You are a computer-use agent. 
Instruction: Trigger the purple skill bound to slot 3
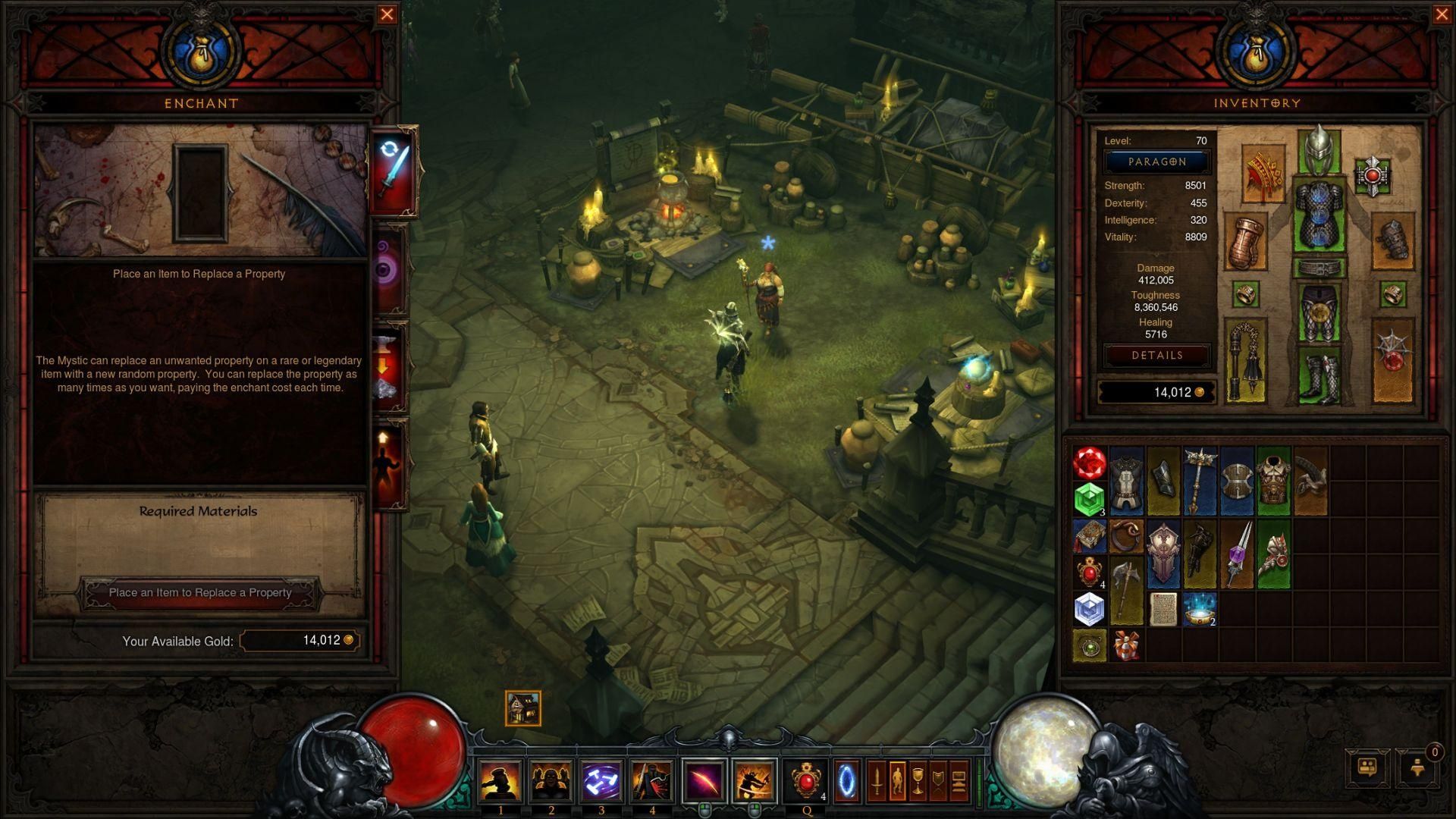tap(601, 780)
